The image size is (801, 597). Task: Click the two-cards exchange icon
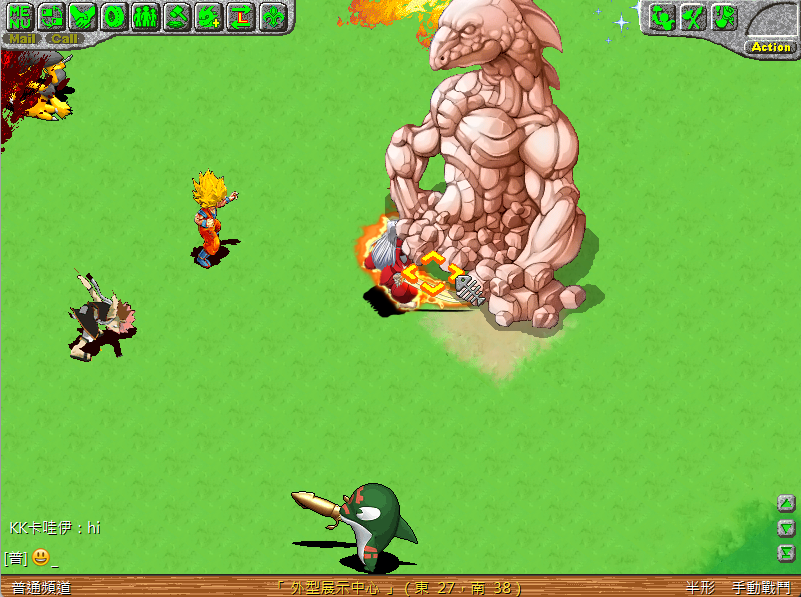50,16
